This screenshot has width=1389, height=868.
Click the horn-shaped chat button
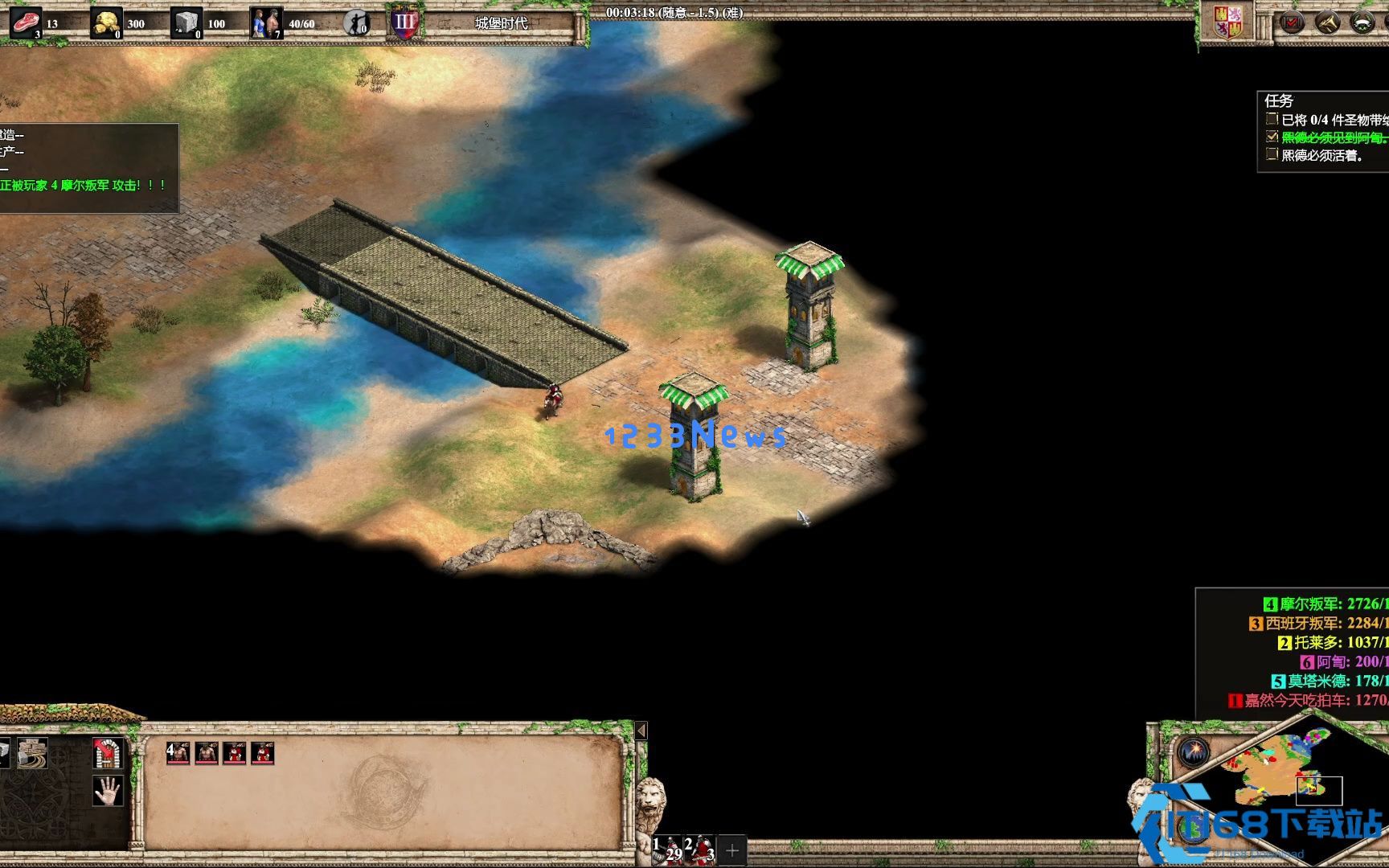pyautogui.click(x=1327, y=23)
